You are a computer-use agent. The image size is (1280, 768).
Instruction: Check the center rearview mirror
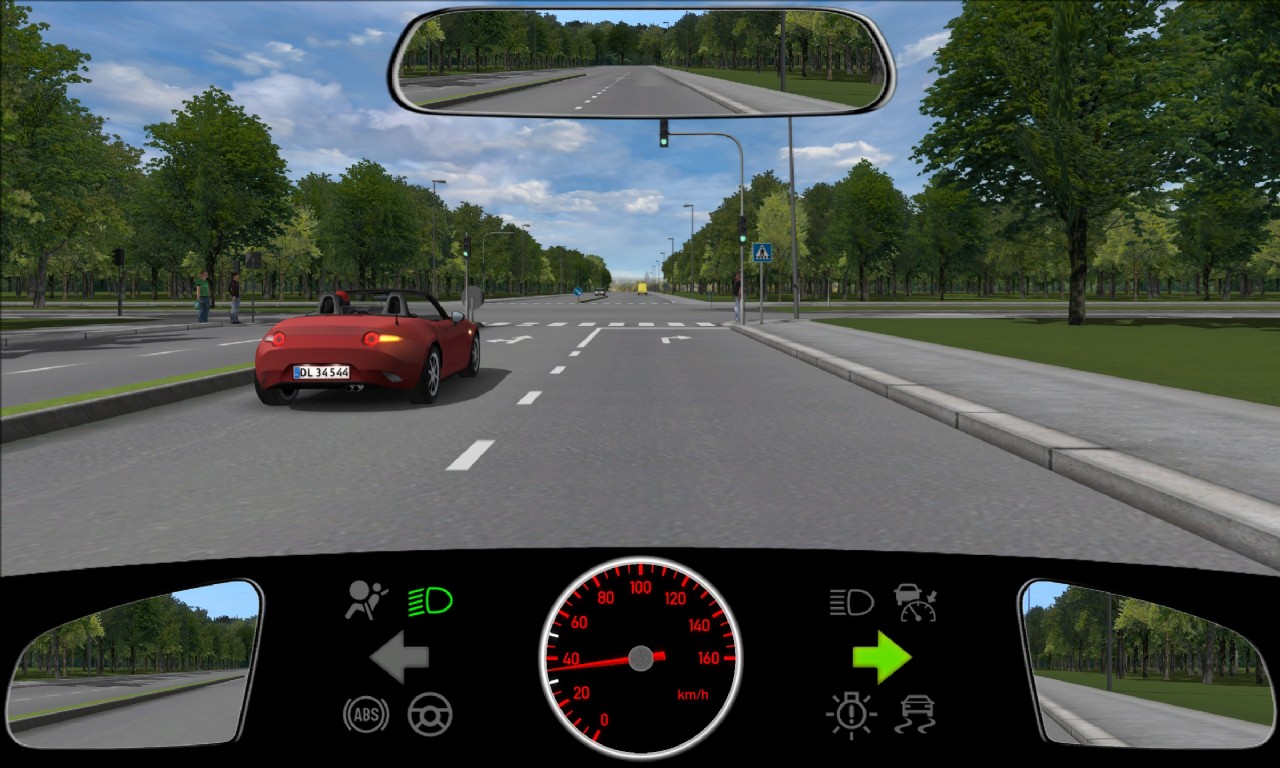click(x=641, y=62)
